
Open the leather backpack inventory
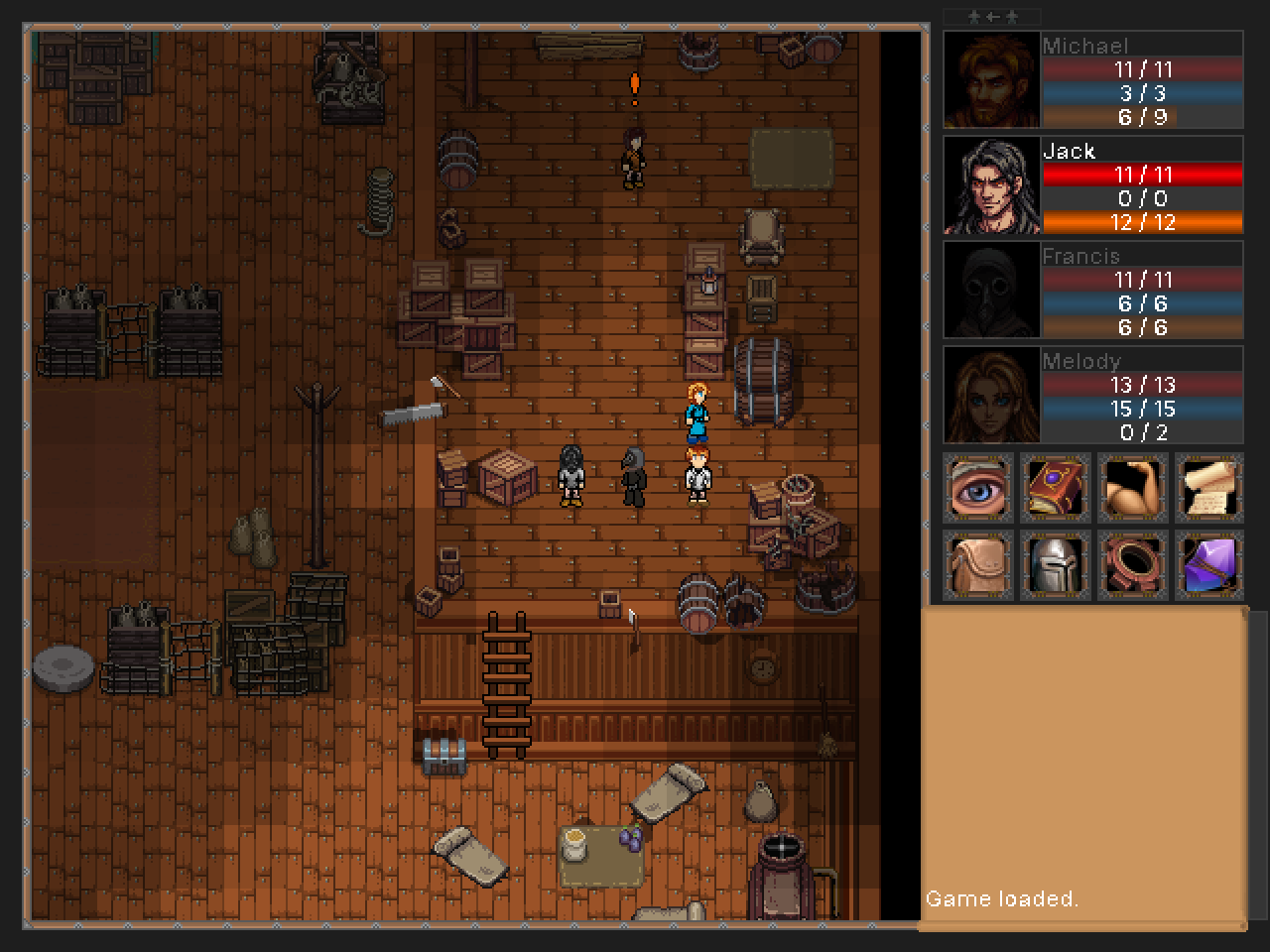click(x=978, y=565)
